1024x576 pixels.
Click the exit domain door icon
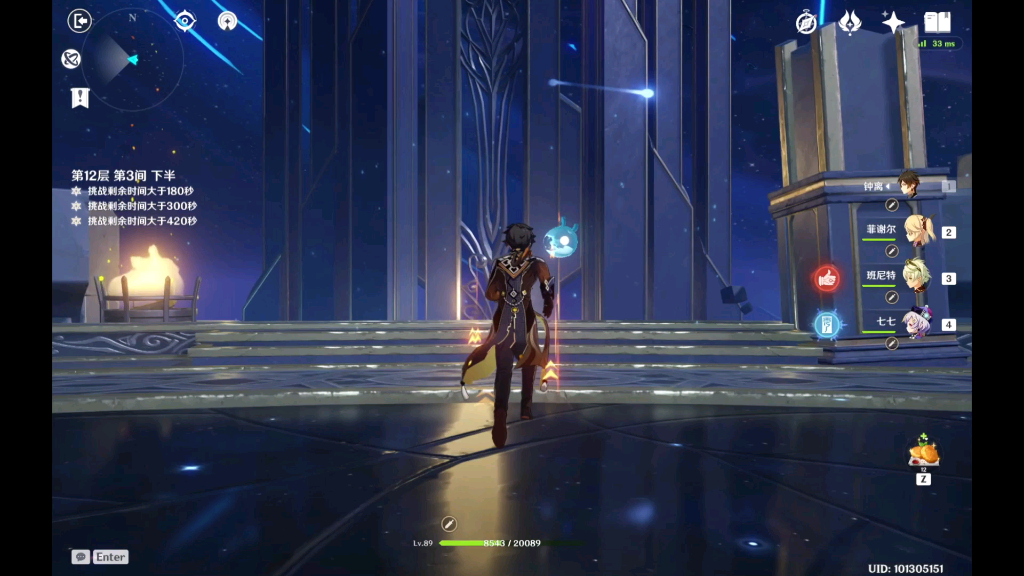click(x=80, y=21)
